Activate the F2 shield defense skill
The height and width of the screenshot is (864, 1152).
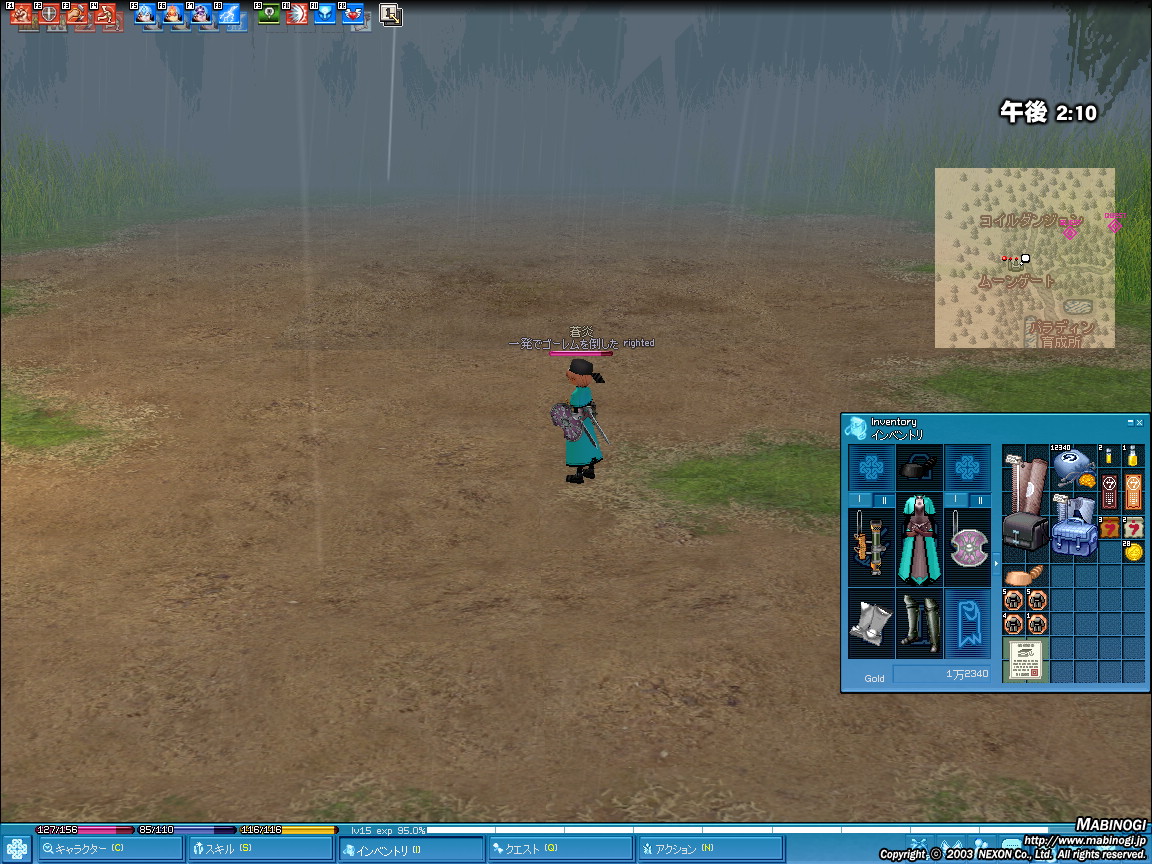click(48, 15)
